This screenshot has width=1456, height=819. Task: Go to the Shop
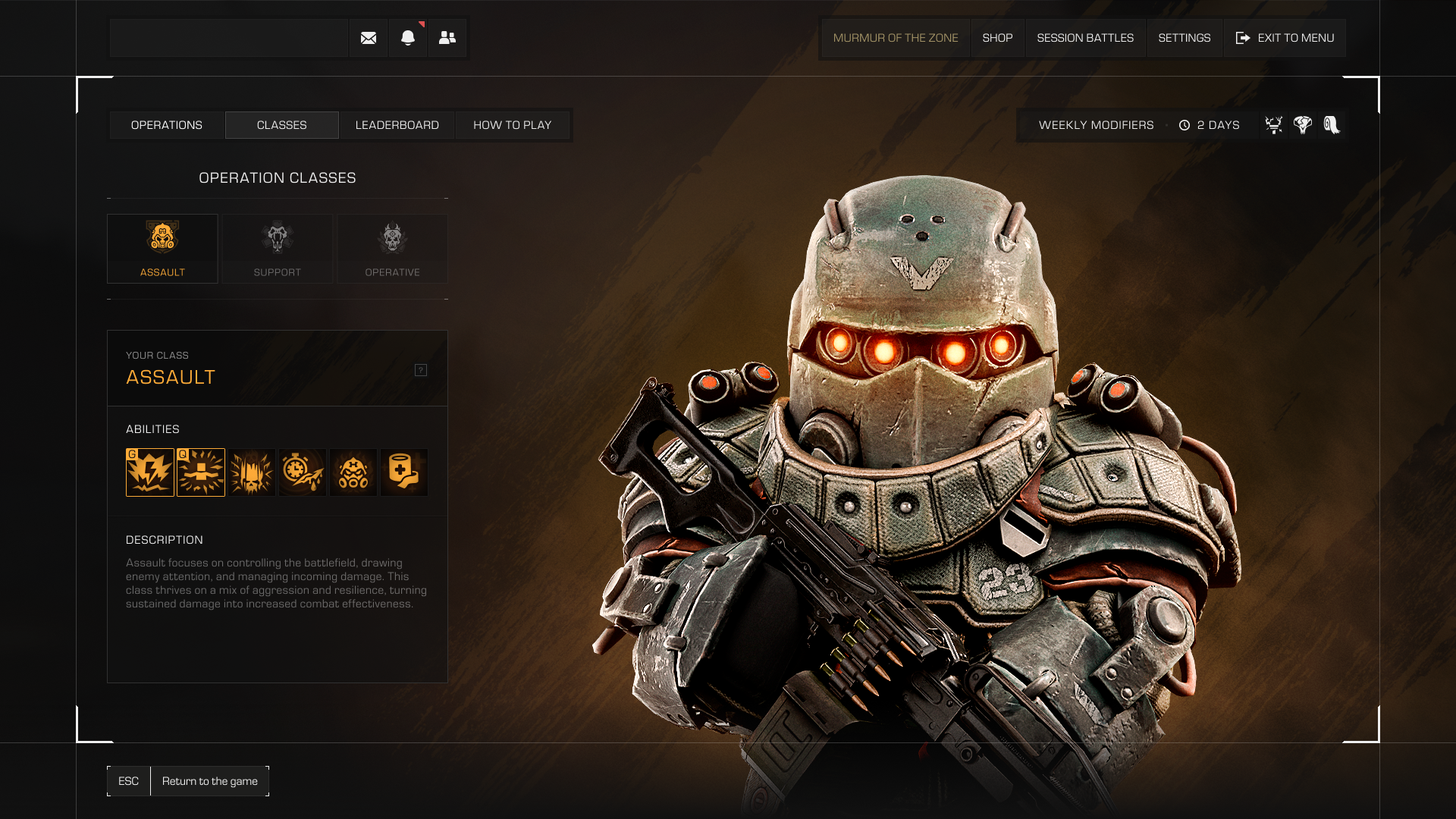pos(997,38)
